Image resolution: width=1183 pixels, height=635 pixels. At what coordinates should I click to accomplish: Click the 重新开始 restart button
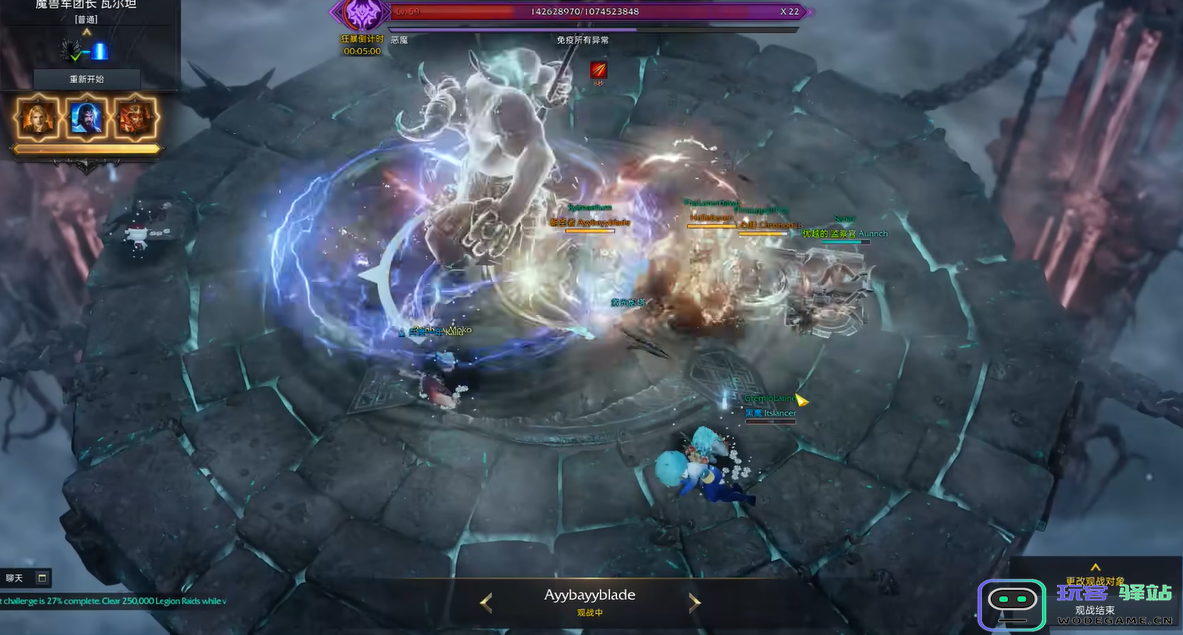tap(87, 79)
